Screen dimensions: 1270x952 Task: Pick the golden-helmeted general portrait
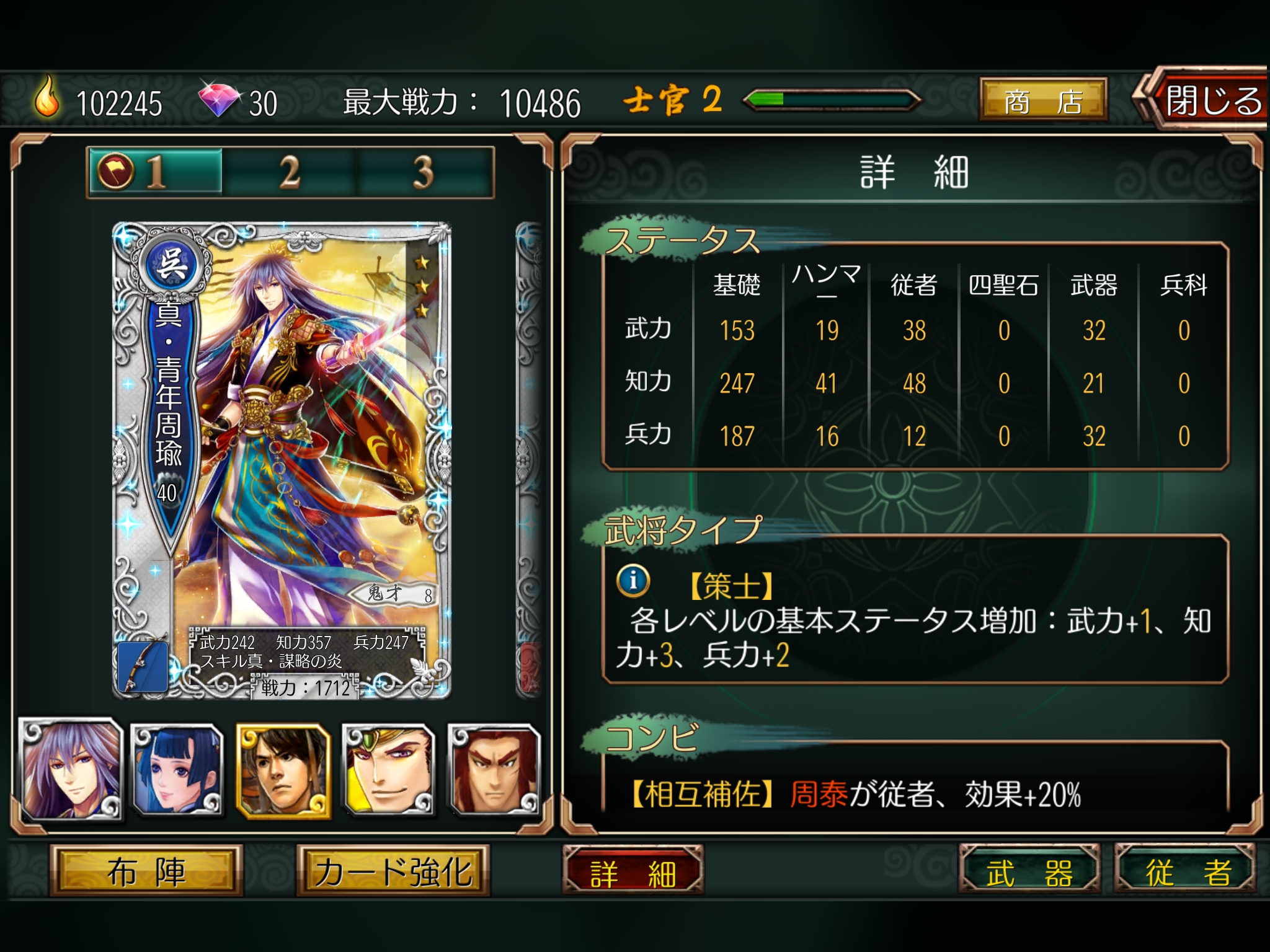click(389, 769)
